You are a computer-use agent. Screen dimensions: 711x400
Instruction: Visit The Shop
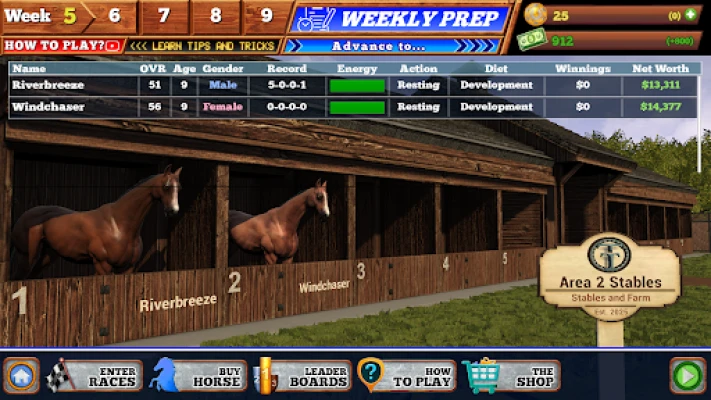click(x=512, y=375)
